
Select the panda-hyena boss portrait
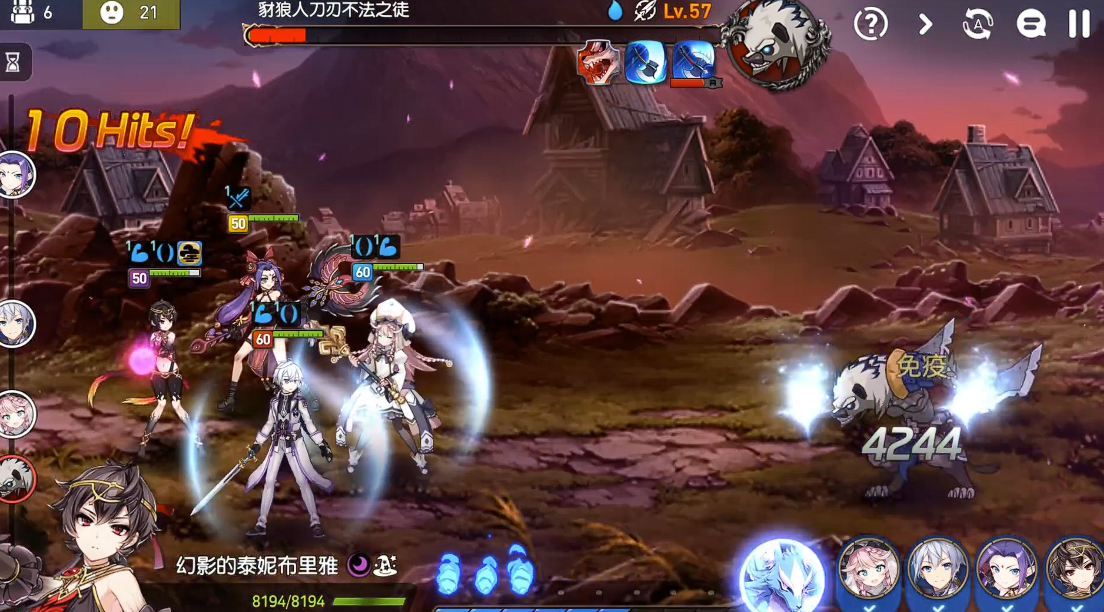coord(777,43)
